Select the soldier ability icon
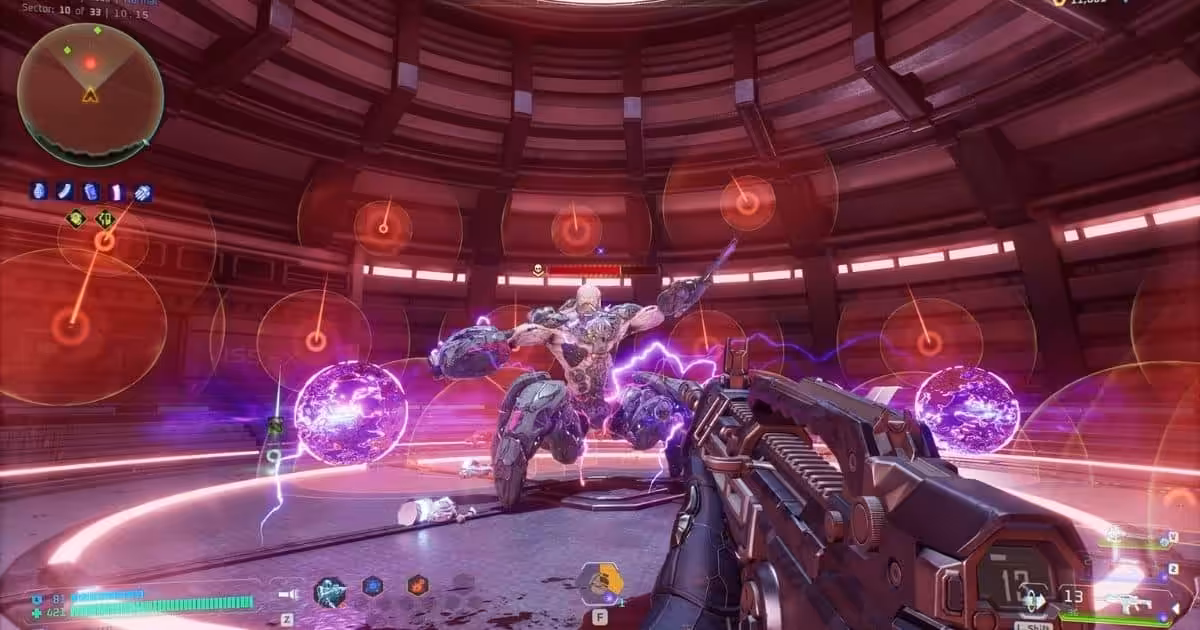 coord(329,592)
